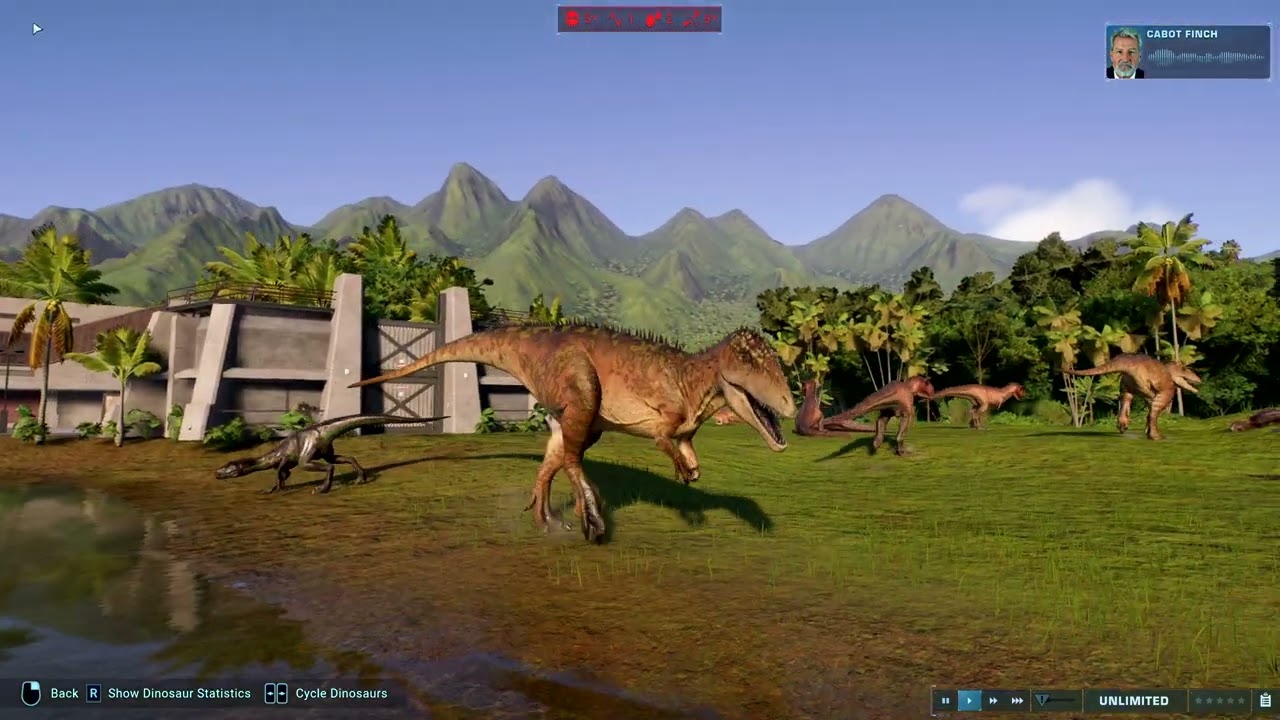
Task: Pause the game simulation
Action: coord(945,701)
